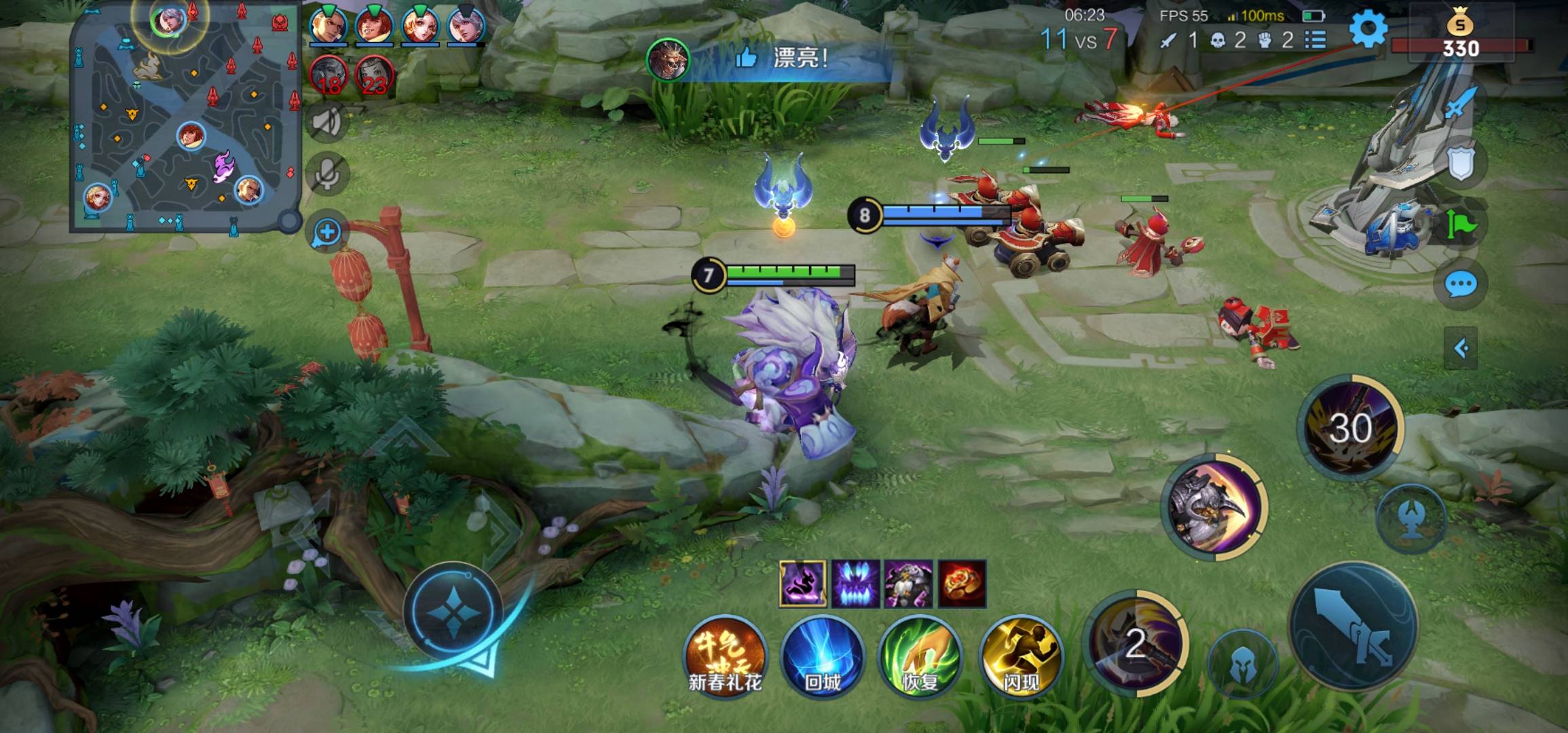Select the ultimate skill on 30 cooldown
Image resolution: width=1568 pixels, height=733 pixels.
[1351, 428]
